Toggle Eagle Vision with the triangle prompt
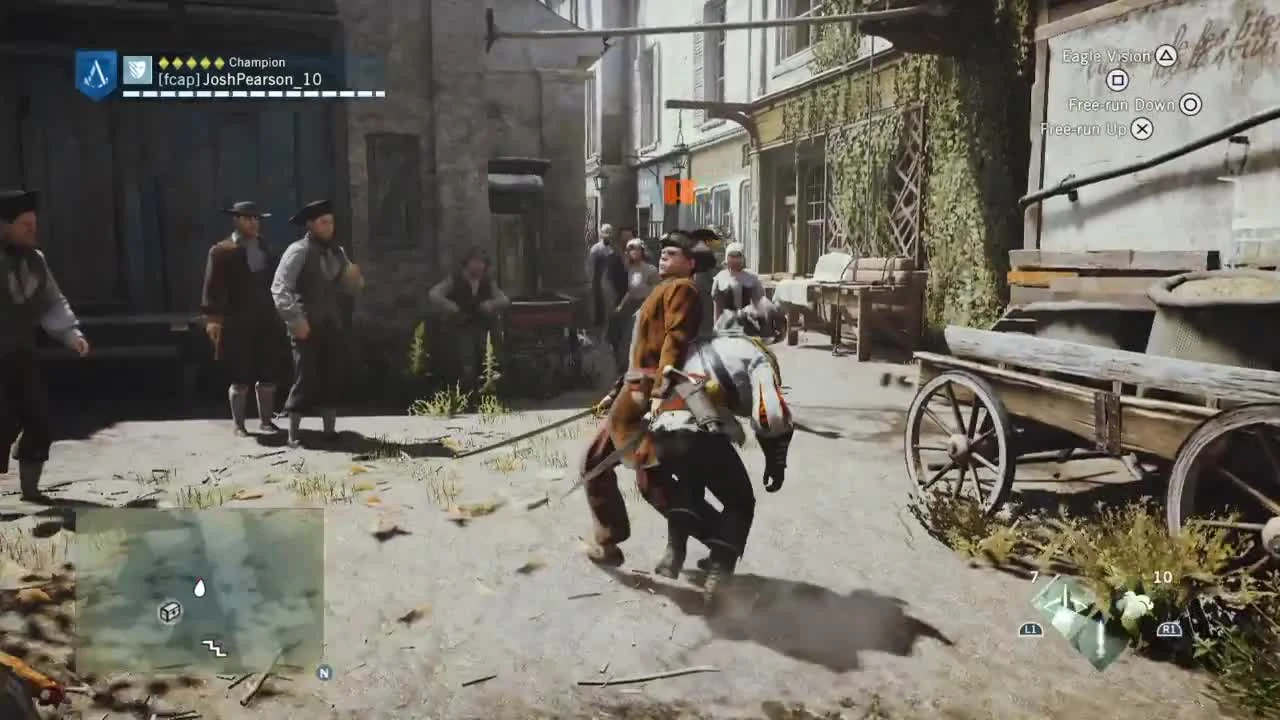The width and height of the screenshot is (1280, 720). (x=1168, y=57)
